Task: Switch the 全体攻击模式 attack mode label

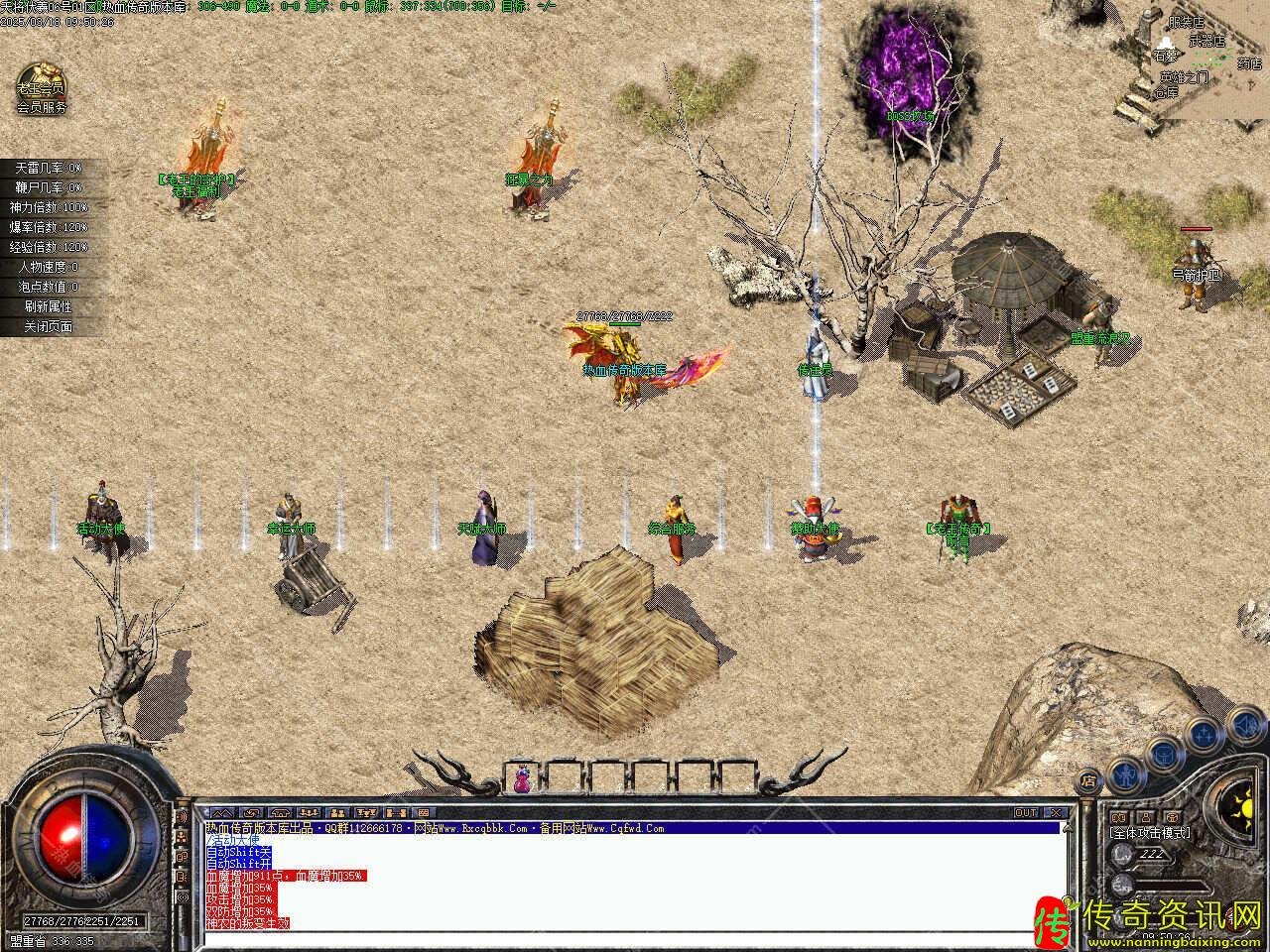Action: click(x=1149, y=833)
